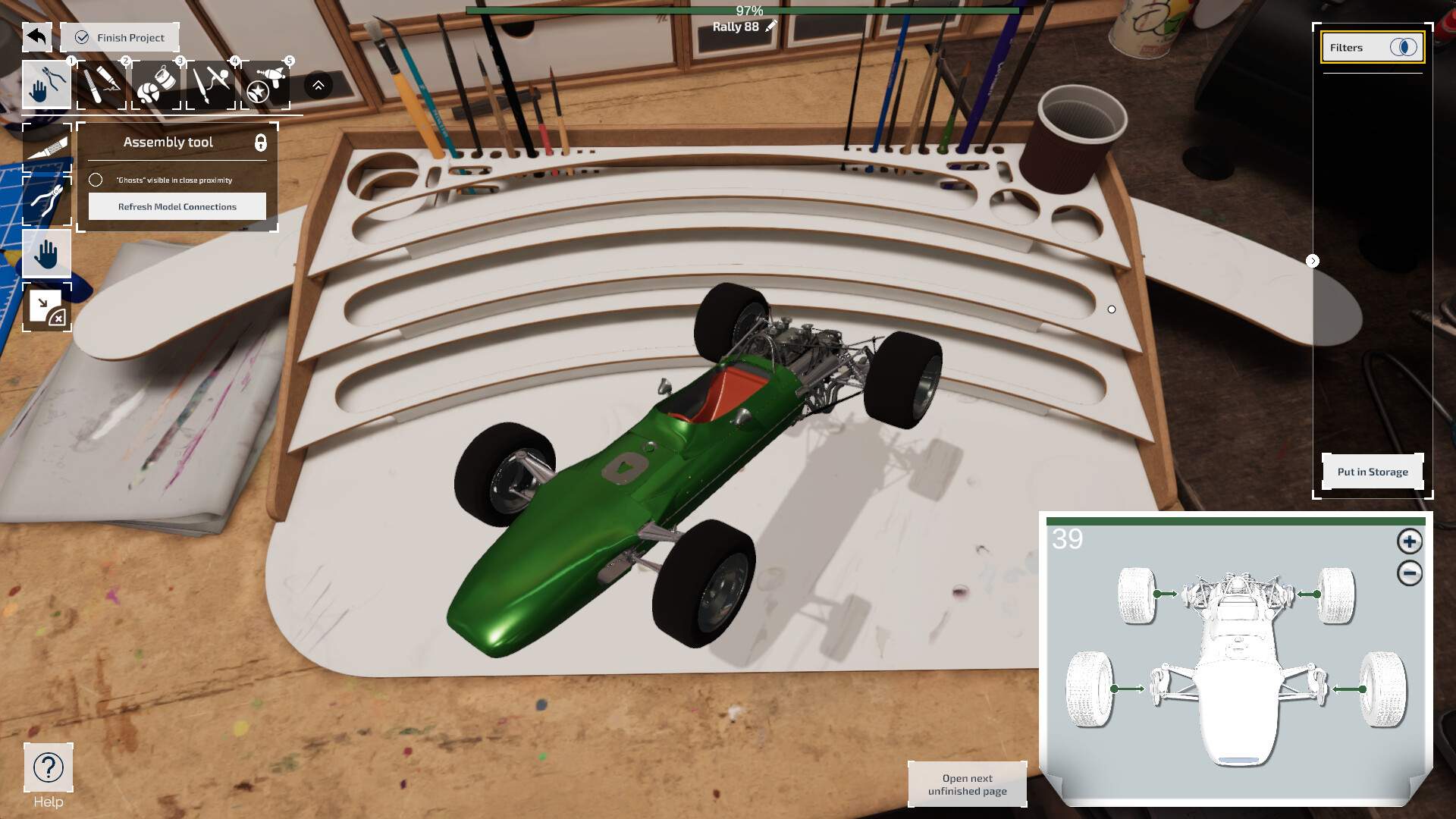
Task: Open the Help question mark
Action: [49, 767]
